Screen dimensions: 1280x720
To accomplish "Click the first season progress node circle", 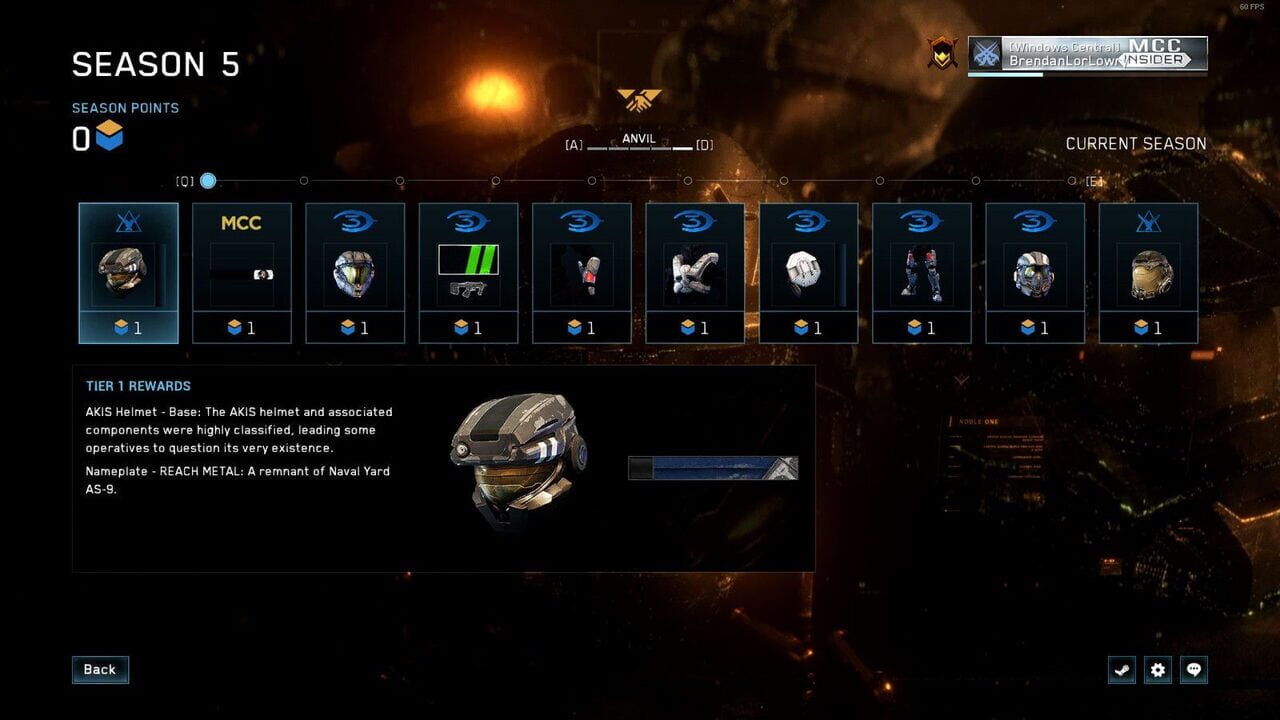I will (x=207, y=181).
